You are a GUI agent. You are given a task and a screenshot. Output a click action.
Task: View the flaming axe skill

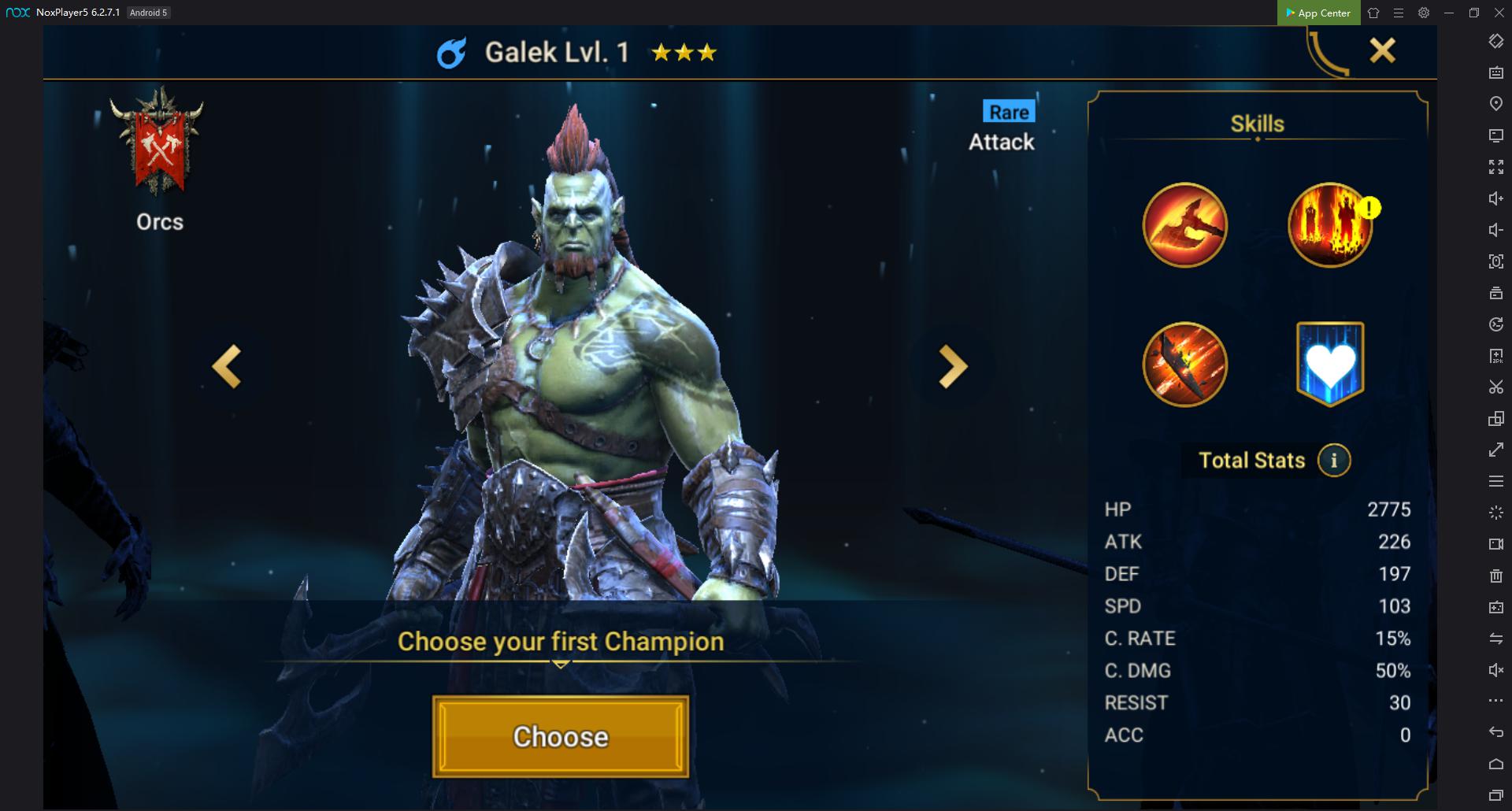[1184, 226]
